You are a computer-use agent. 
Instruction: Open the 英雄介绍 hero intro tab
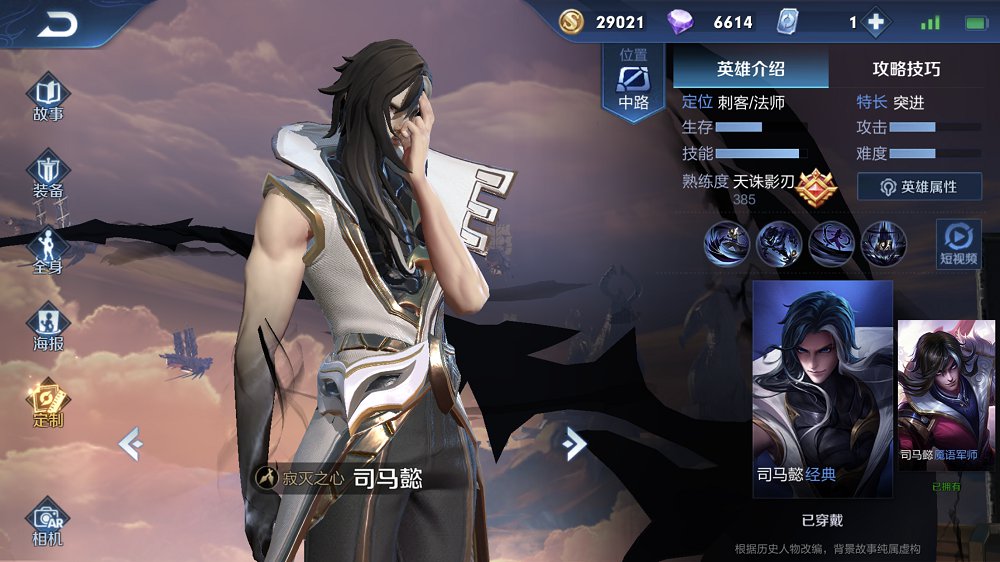point(751,69)
